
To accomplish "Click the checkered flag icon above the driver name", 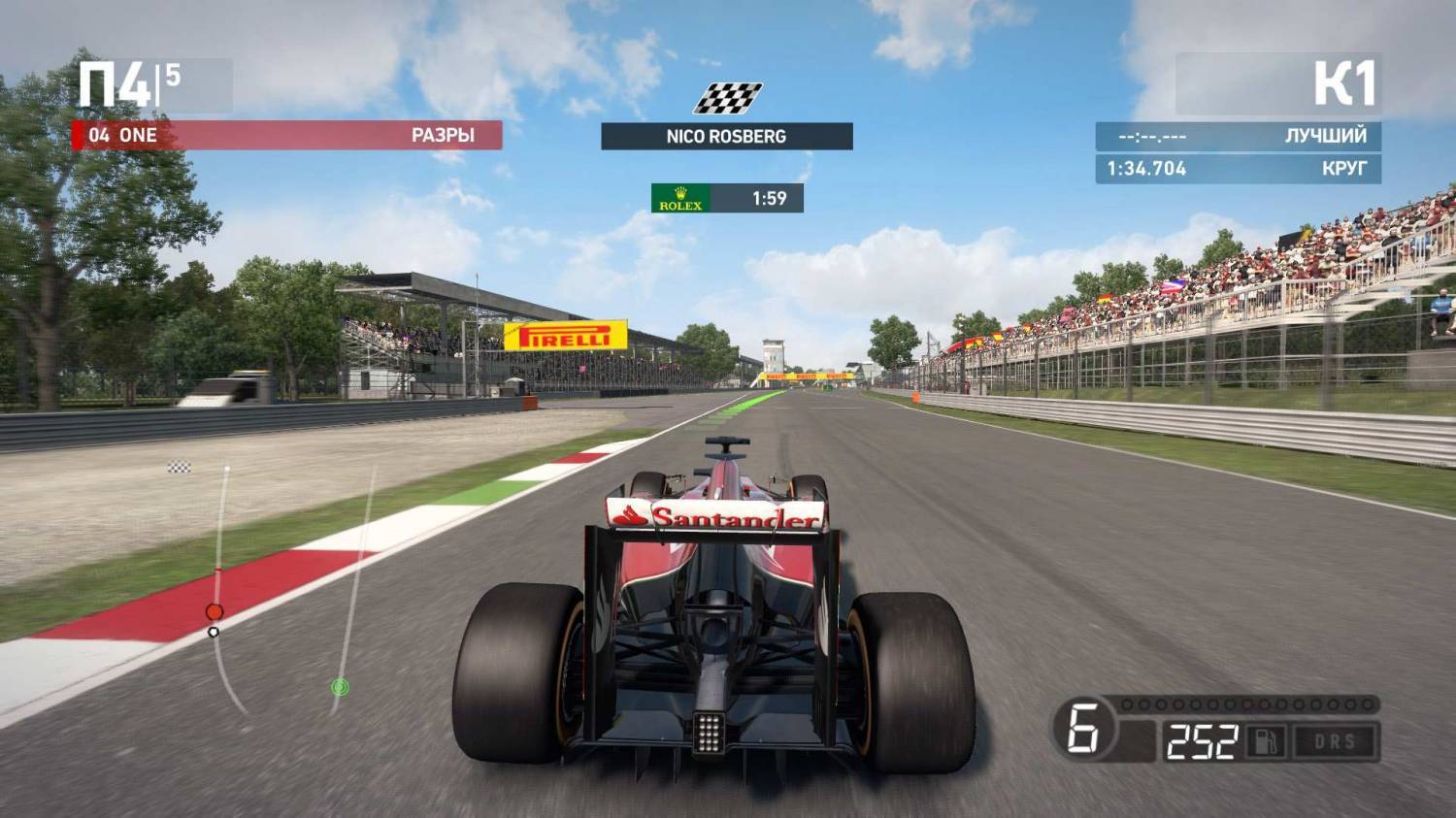I will click(727, 98).
